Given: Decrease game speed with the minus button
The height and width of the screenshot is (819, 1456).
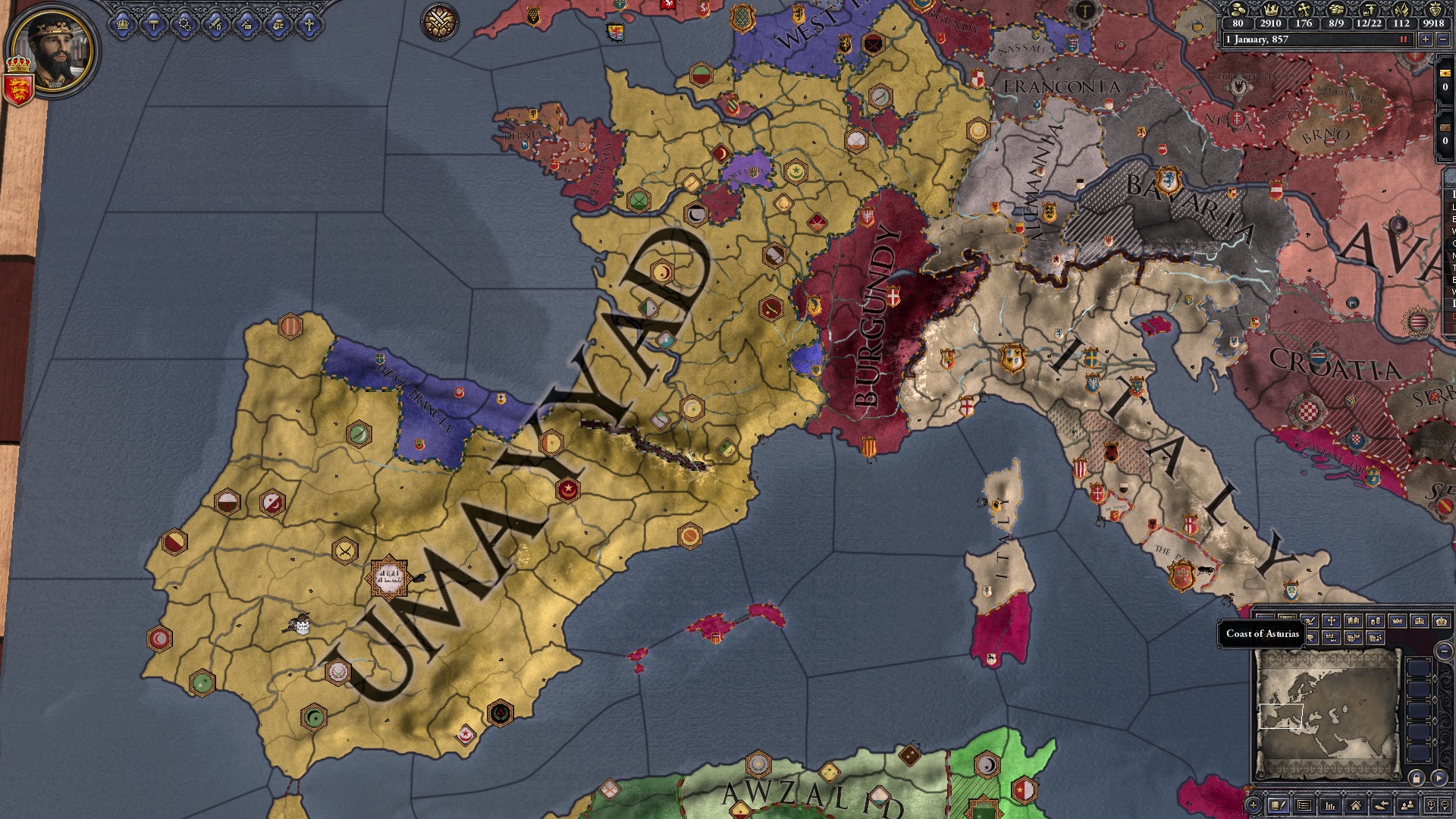Looking at the screenshot, I should 1442,39.
